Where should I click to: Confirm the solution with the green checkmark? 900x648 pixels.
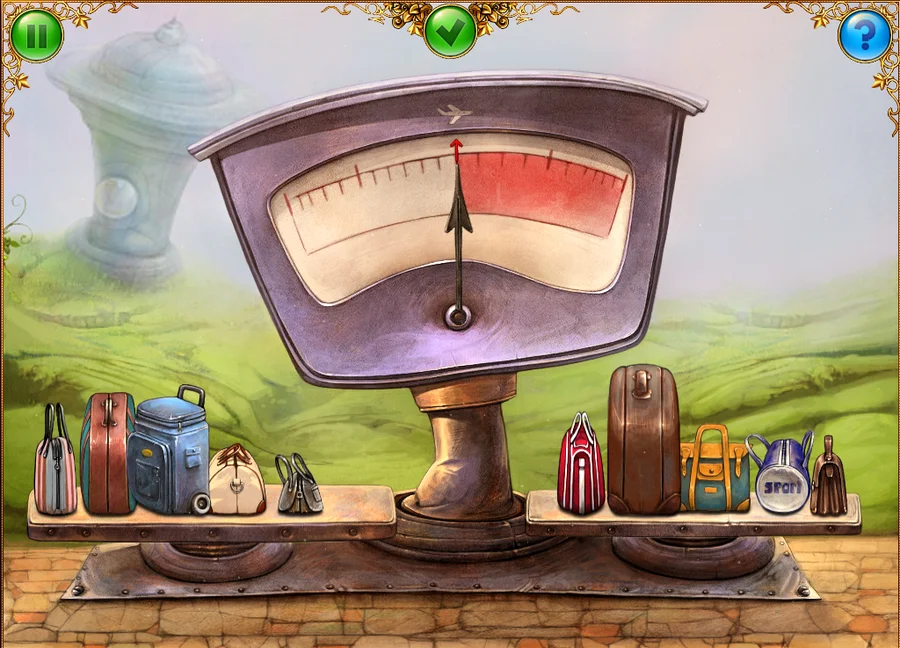450,31
